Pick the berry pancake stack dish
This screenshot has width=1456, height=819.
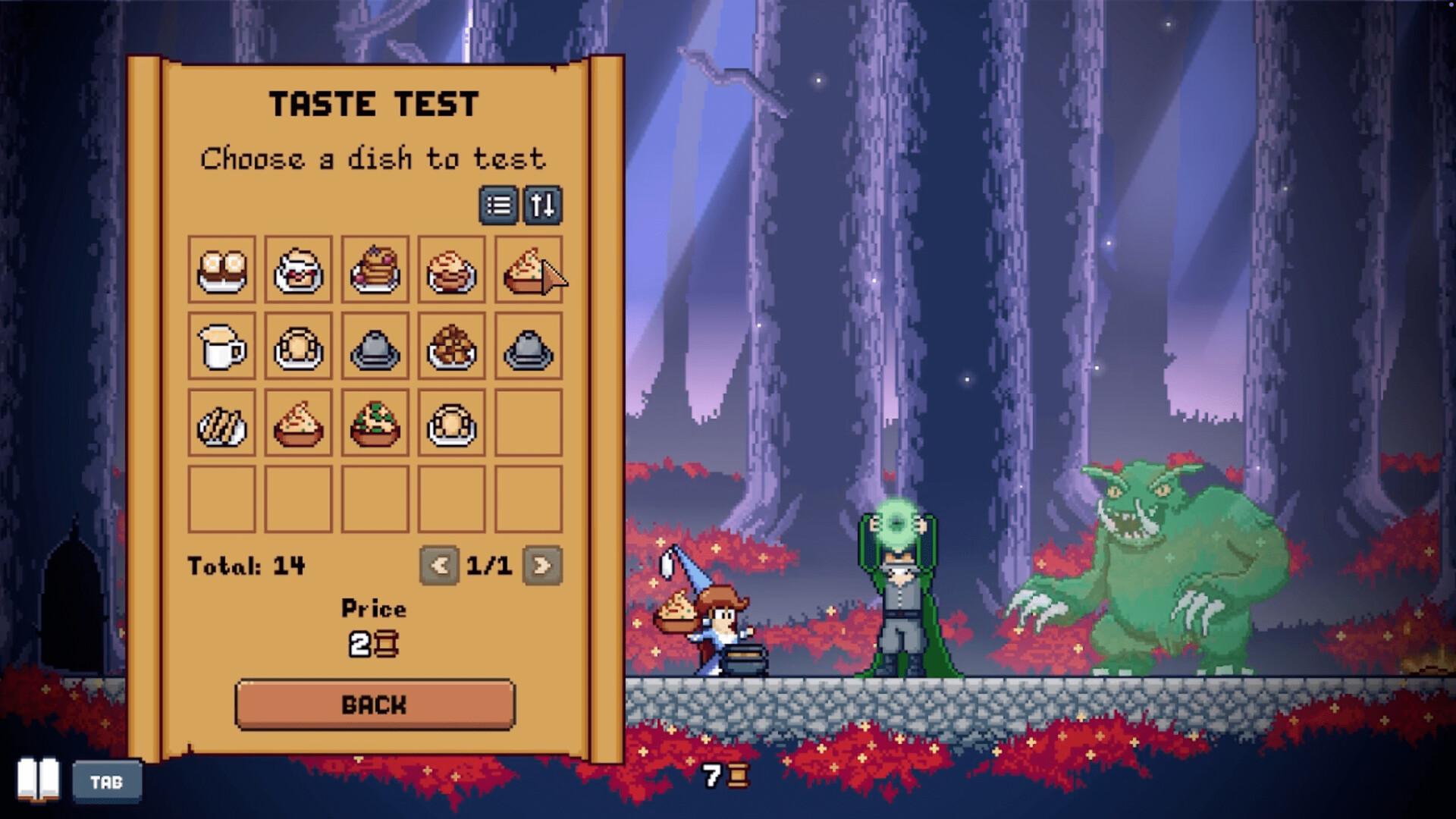(x=375, y=270)
